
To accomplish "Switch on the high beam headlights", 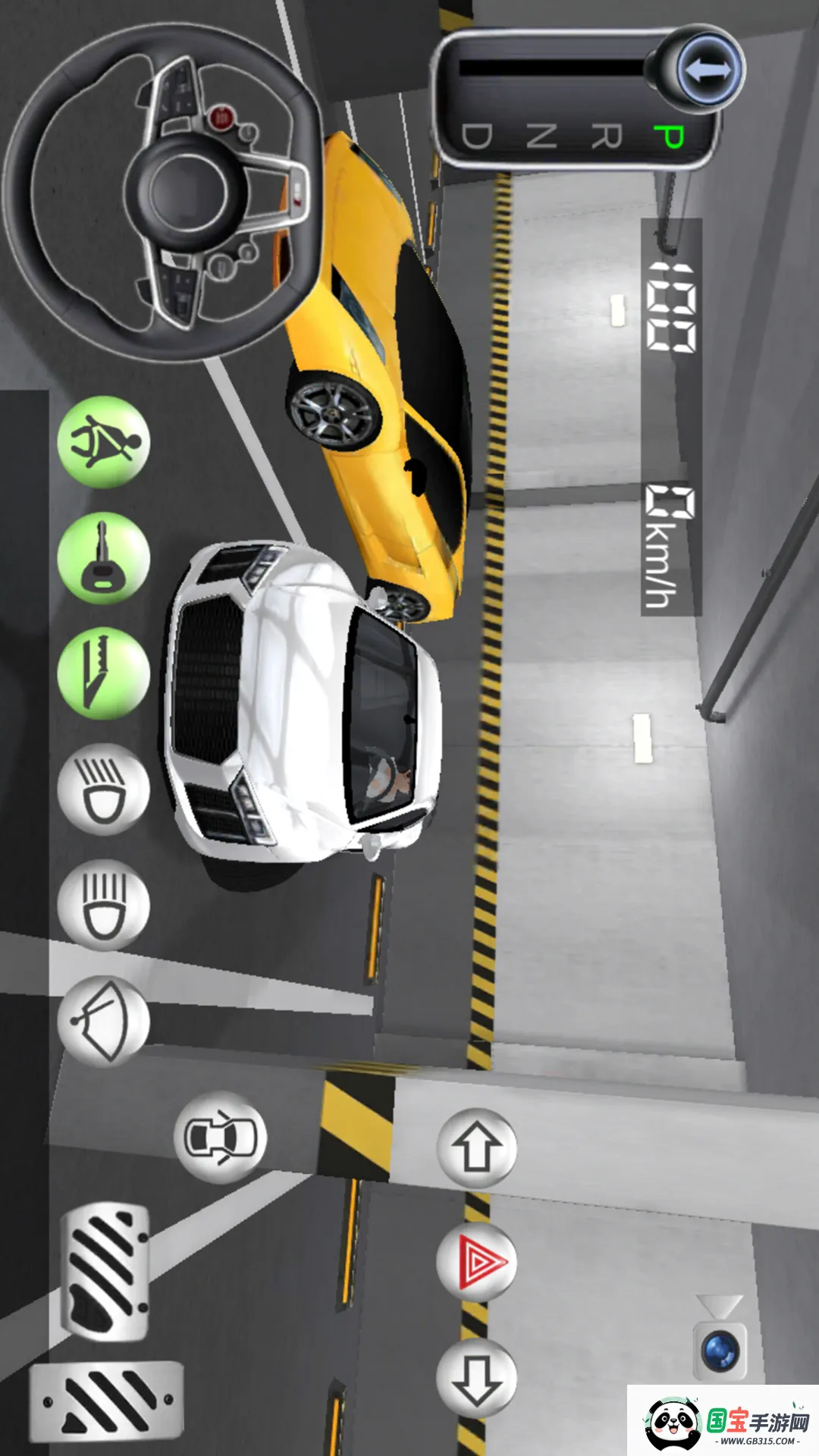I will [x=104, y=905].
